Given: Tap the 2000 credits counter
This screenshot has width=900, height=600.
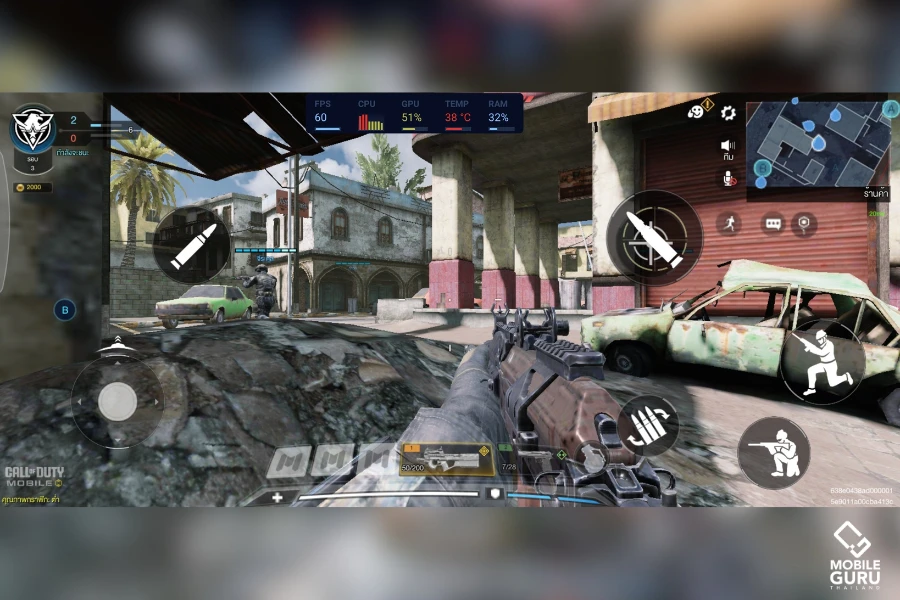Looking at the screenshot, I should 32,188.
